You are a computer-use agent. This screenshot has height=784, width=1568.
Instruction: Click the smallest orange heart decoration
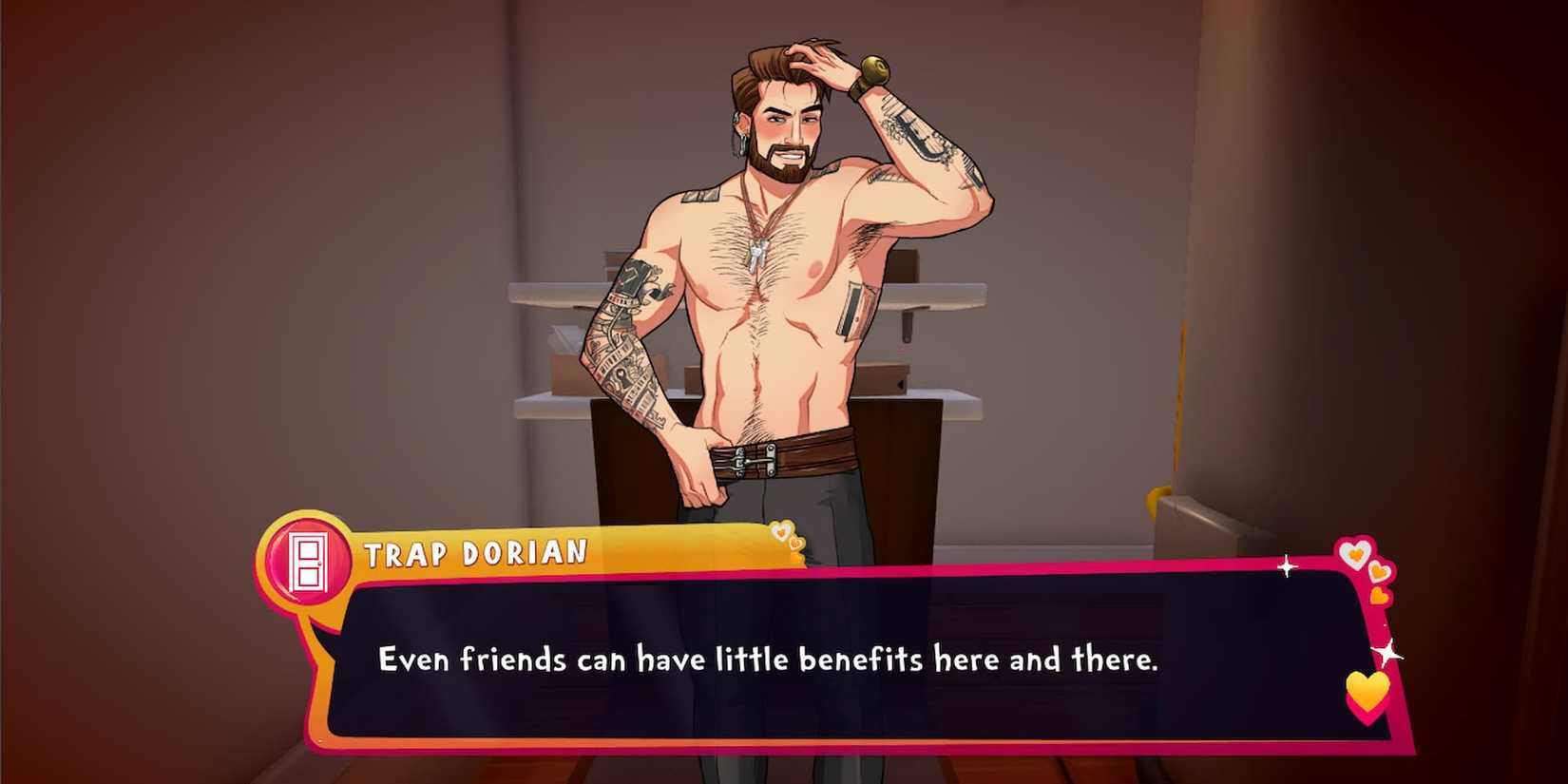coord(1379,596)
